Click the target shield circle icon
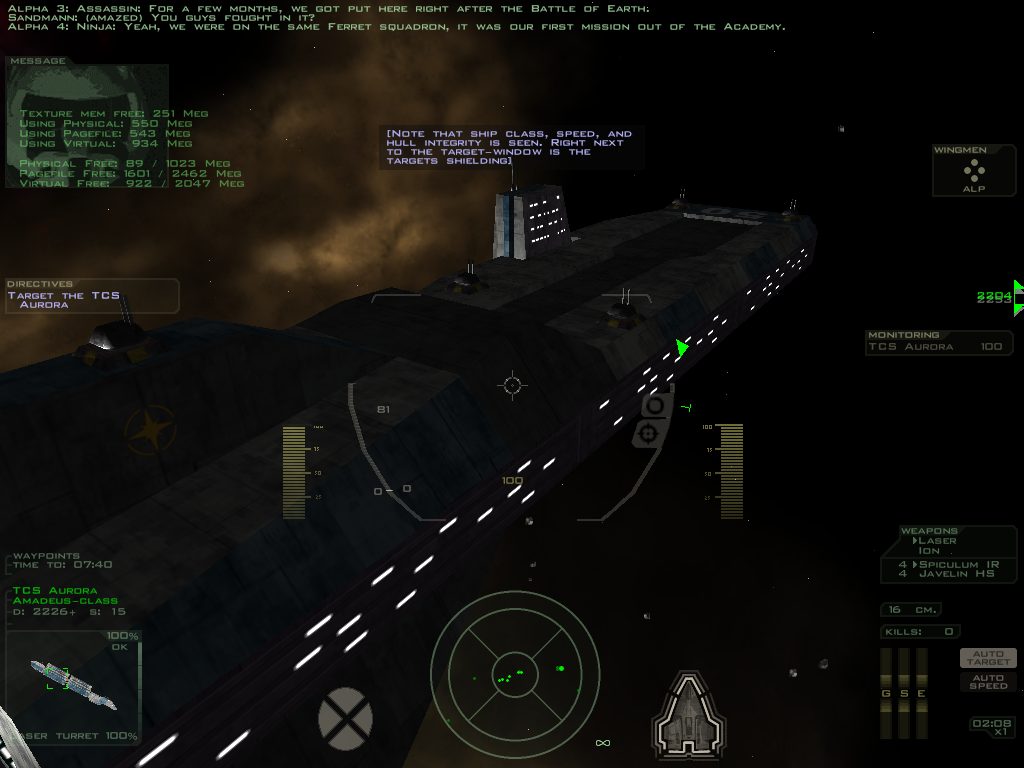Image resolution: width=1024 pixels, height=768 pixels. pyautogui.click(x=345, y=718)
